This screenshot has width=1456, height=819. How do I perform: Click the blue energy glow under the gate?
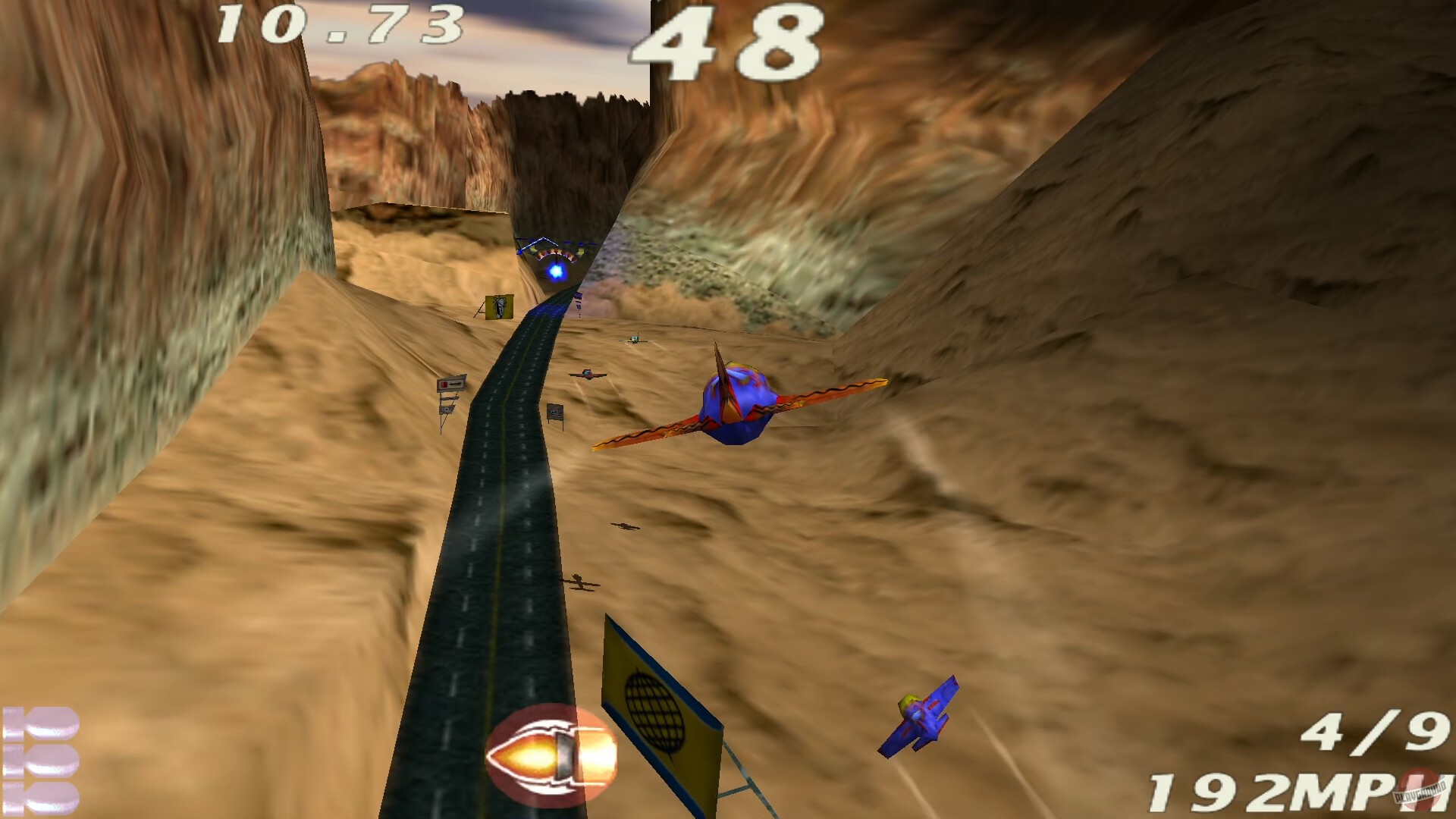(557, 273)
